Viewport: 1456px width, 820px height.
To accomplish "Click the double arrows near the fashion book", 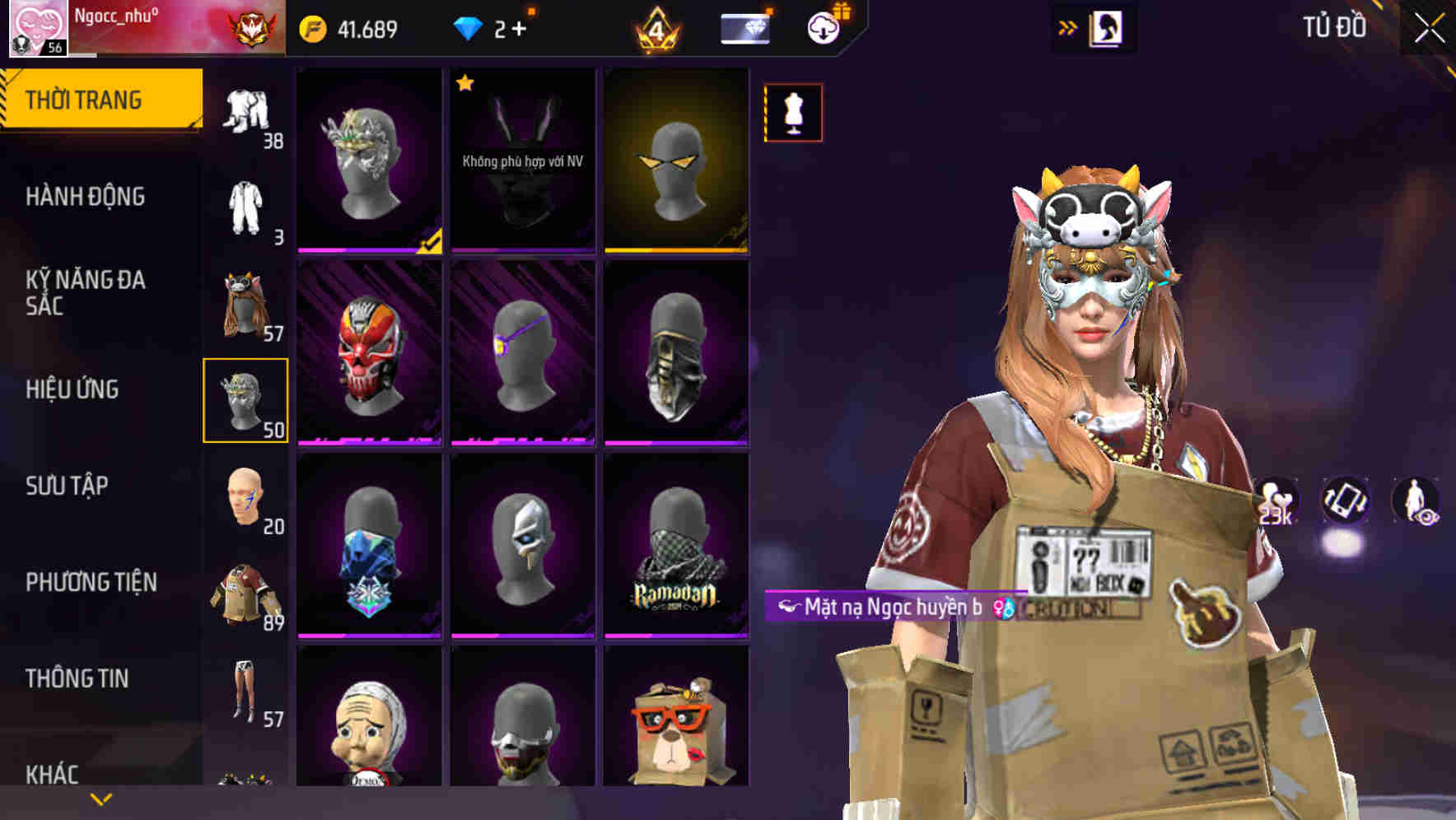I will tap(1068, 26).
